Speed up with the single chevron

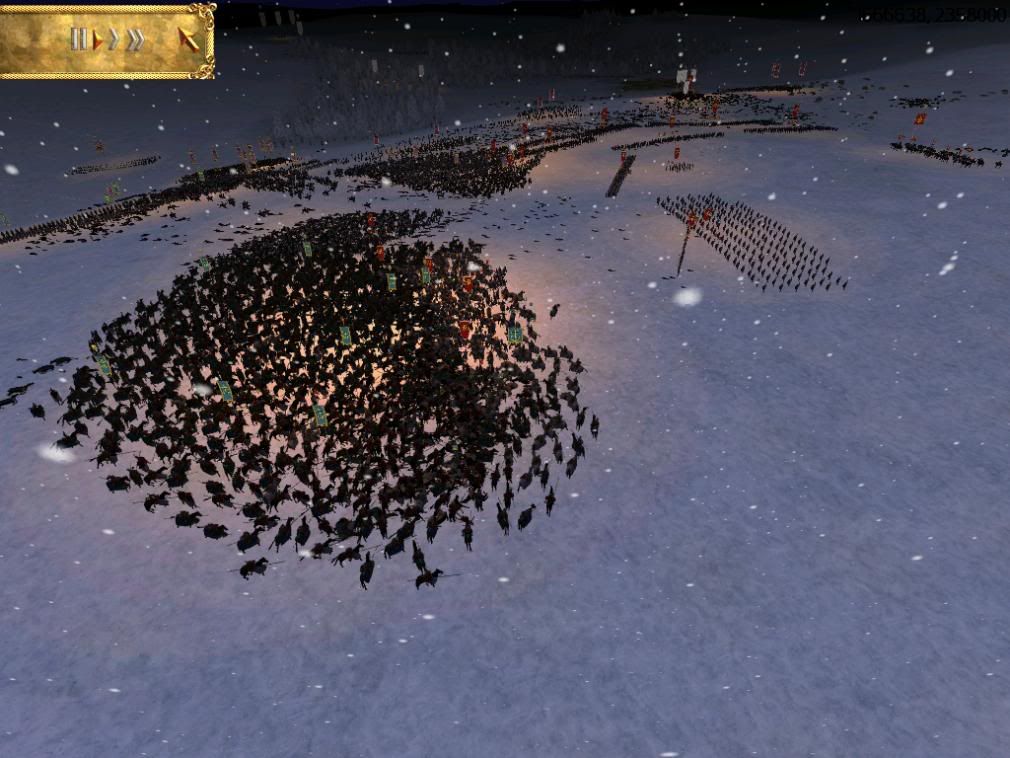click(114, 40)
